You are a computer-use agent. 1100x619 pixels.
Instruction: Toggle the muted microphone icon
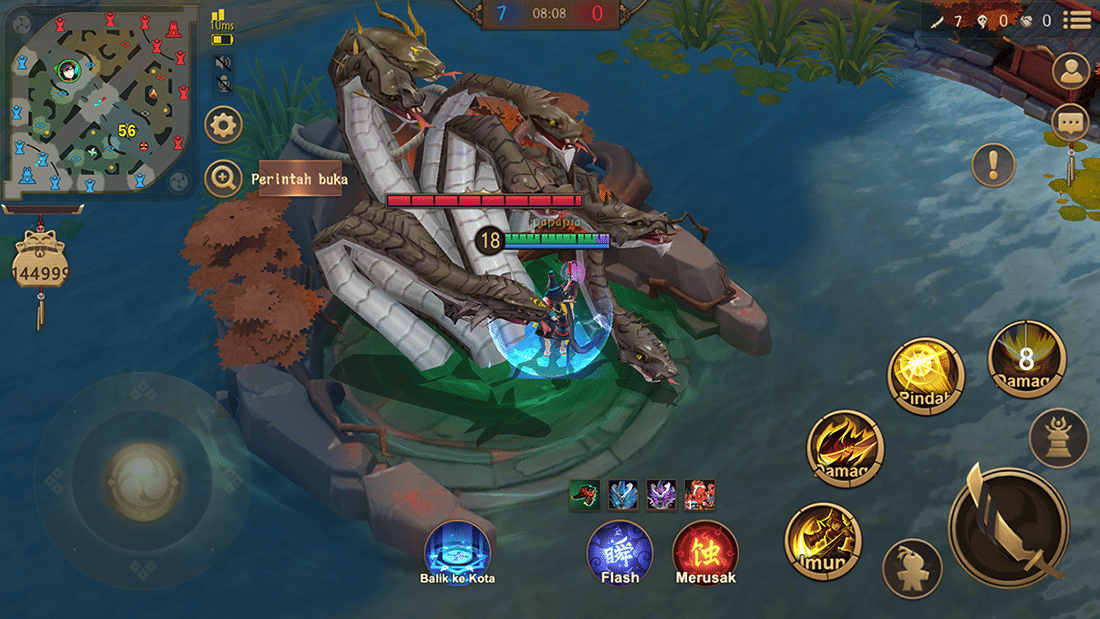223,84
